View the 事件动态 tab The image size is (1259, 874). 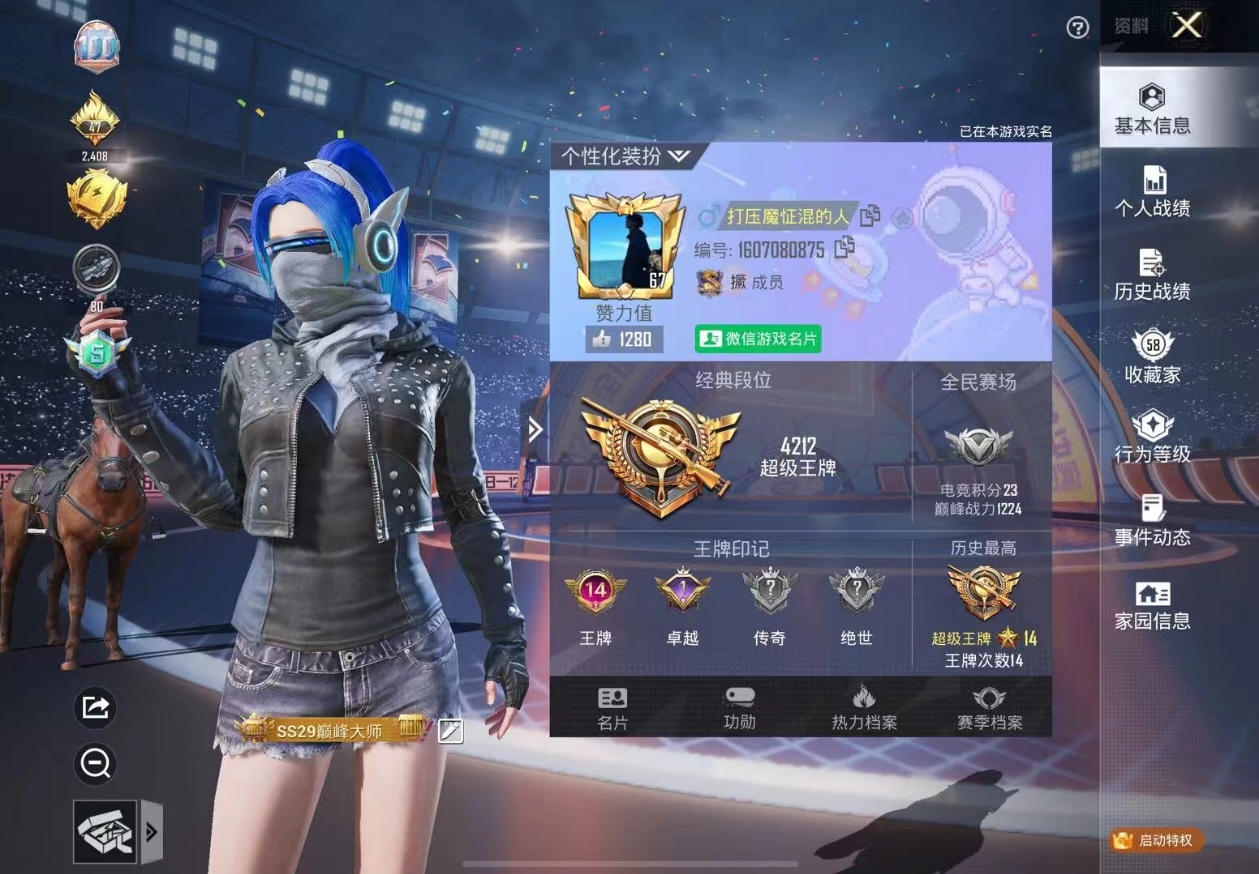click(x=1152, y=521)
